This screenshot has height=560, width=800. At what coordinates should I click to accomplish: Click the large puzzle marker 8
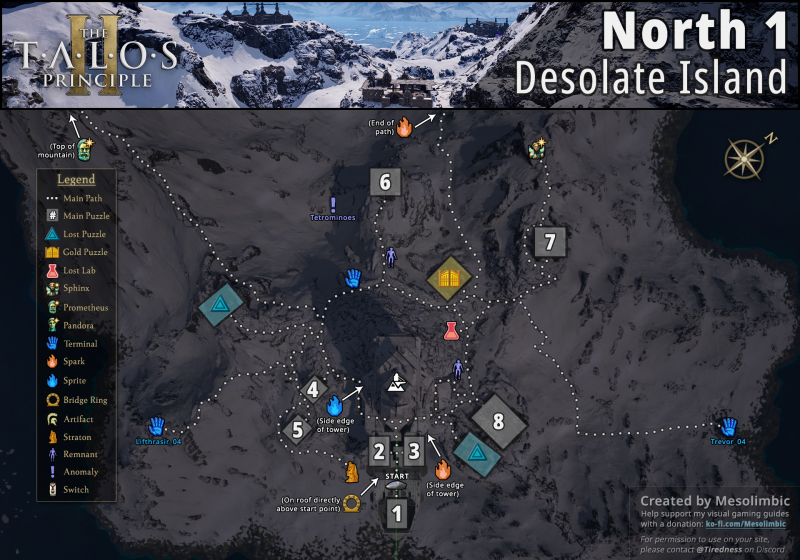498,421
